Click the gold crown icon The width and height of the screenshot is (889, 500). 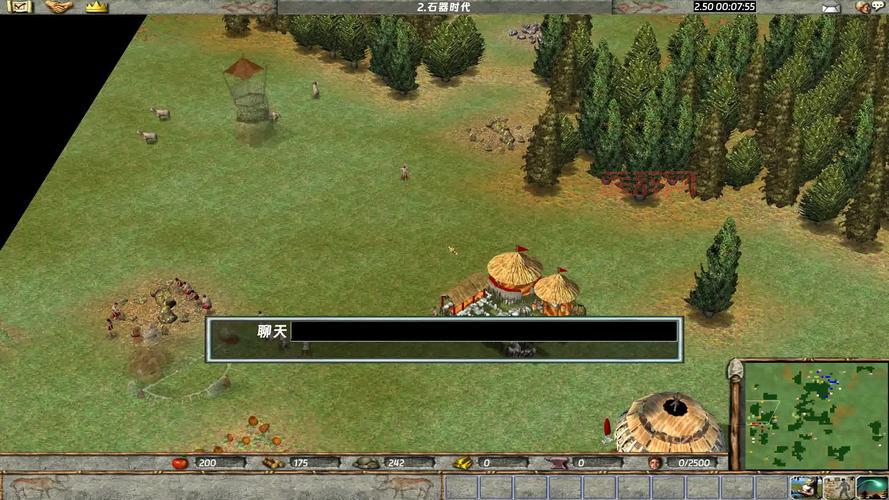click(96, 7)
